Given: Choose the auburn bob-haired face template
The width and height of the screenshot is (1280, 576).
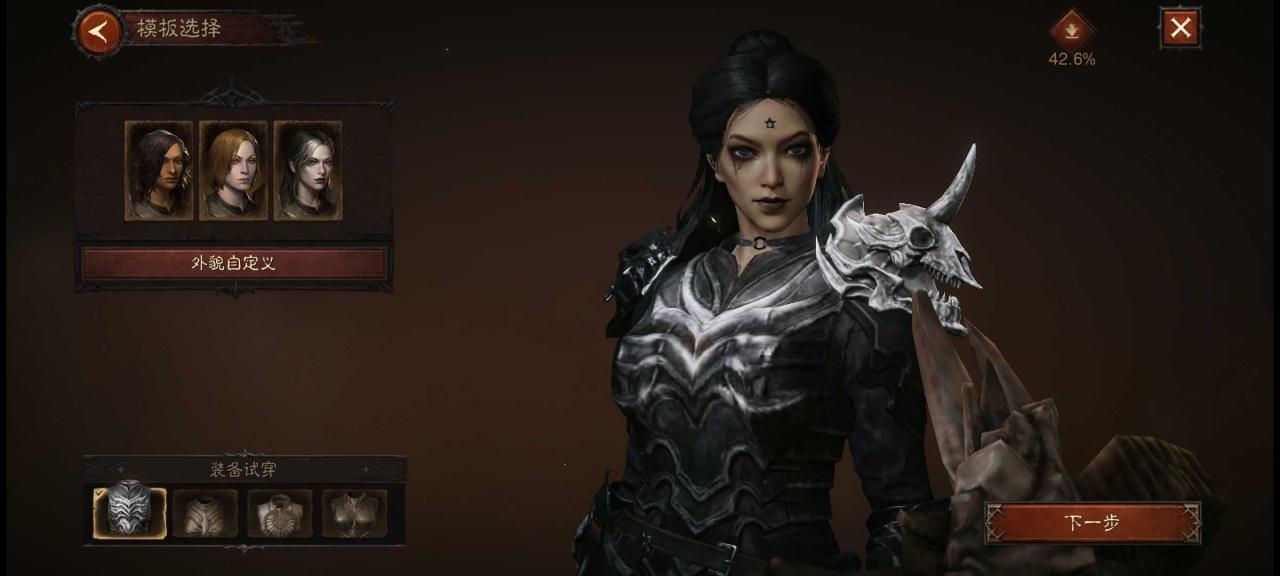Looking at the screenshot, I should click(233, 170).
